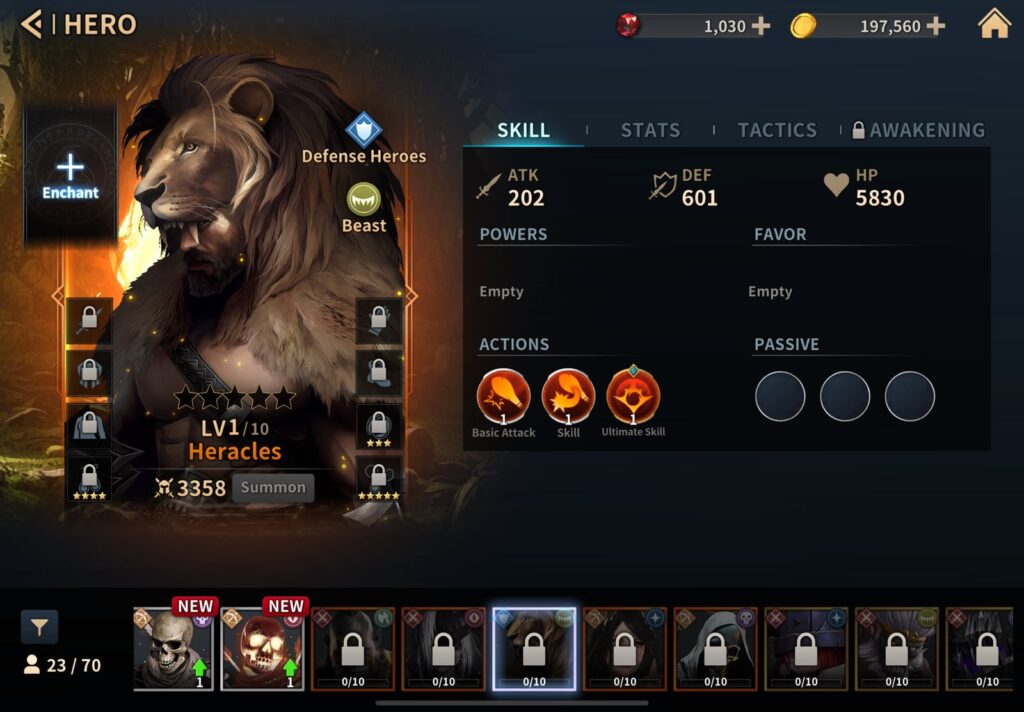This screenshot has width=1024, height=712.
Task: Select the highlighted locked lion hero
Action: [534, 648]
